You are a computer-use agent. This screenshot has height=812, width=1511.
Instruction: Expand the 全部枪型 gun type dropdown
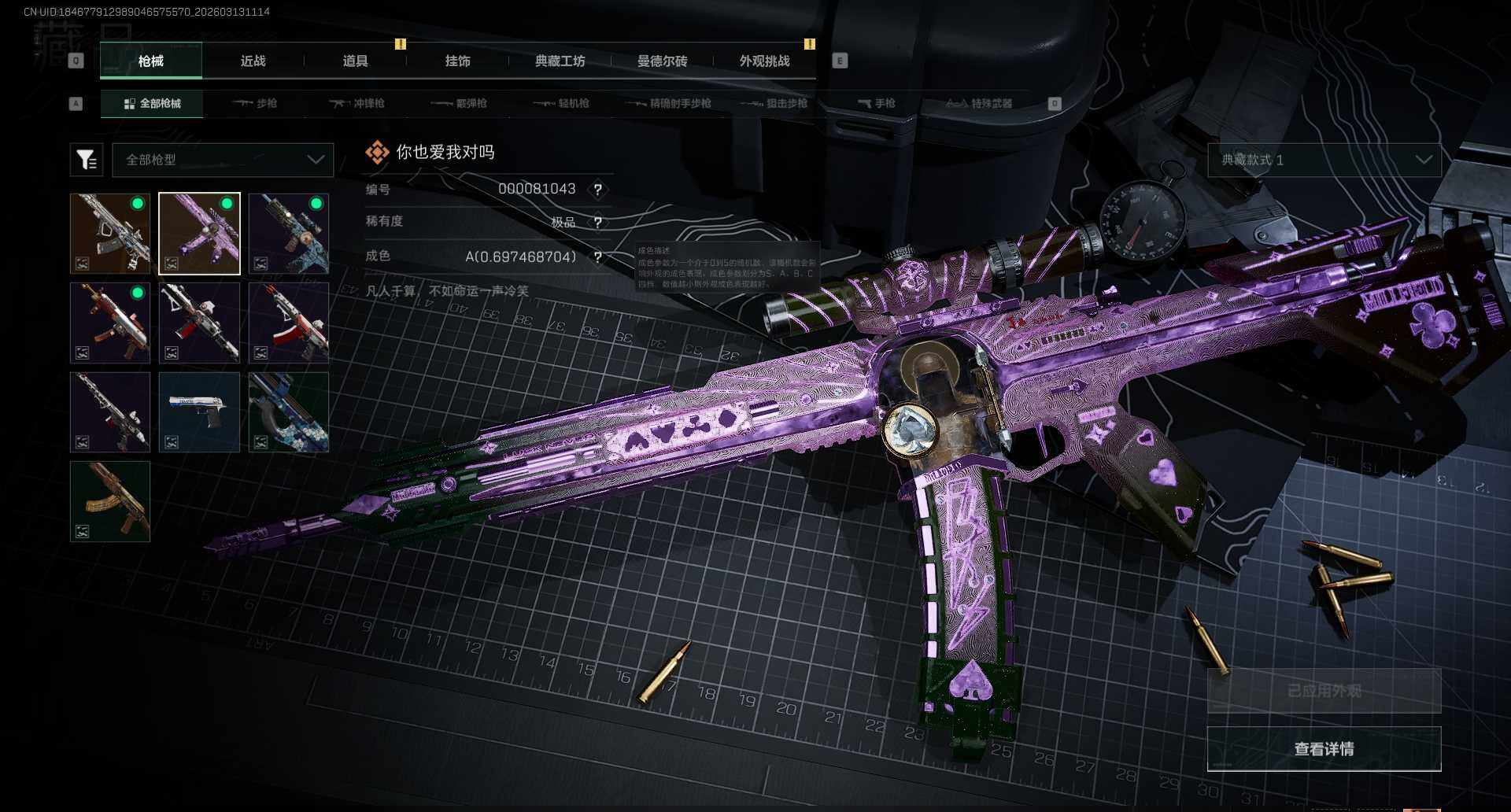[x=223, y=160]
